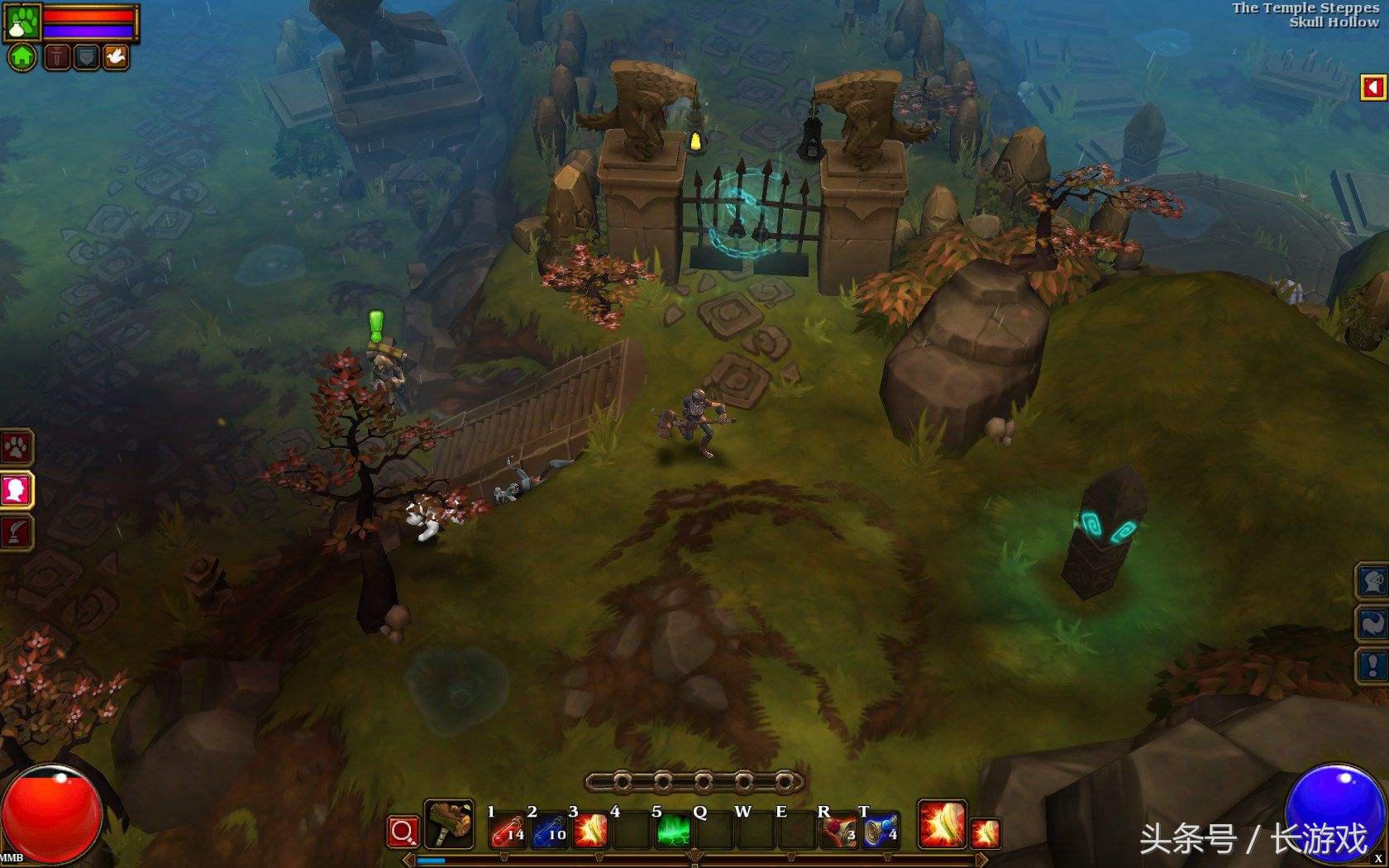
Task: Open the blue swirl skills button
Action: (x=1373, y=623)
